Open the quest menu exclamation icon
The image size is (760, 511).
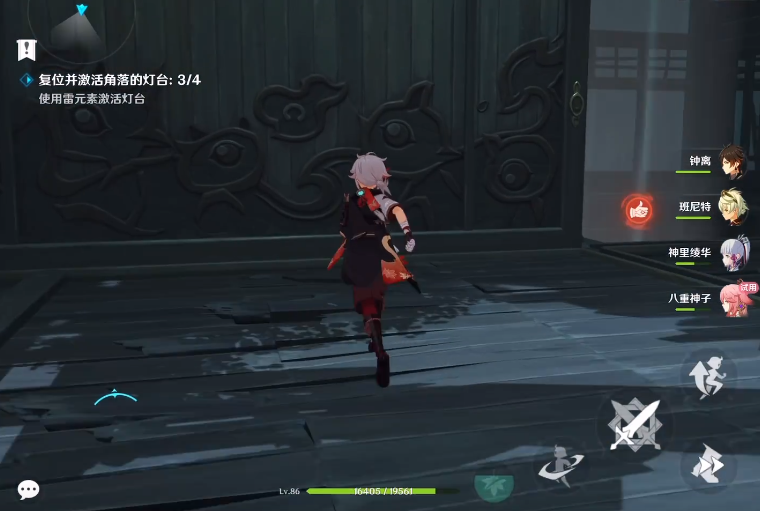(27, 49)
